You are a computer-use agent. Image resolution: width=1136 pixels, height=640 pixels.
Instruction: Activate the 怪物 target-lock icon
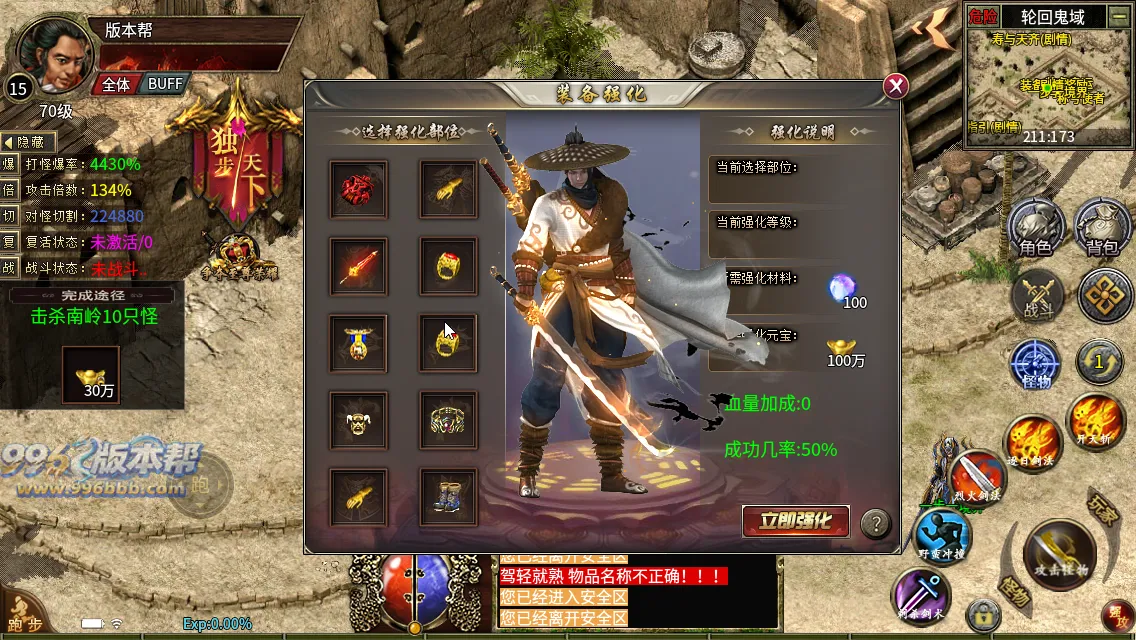coord(1036,365)
